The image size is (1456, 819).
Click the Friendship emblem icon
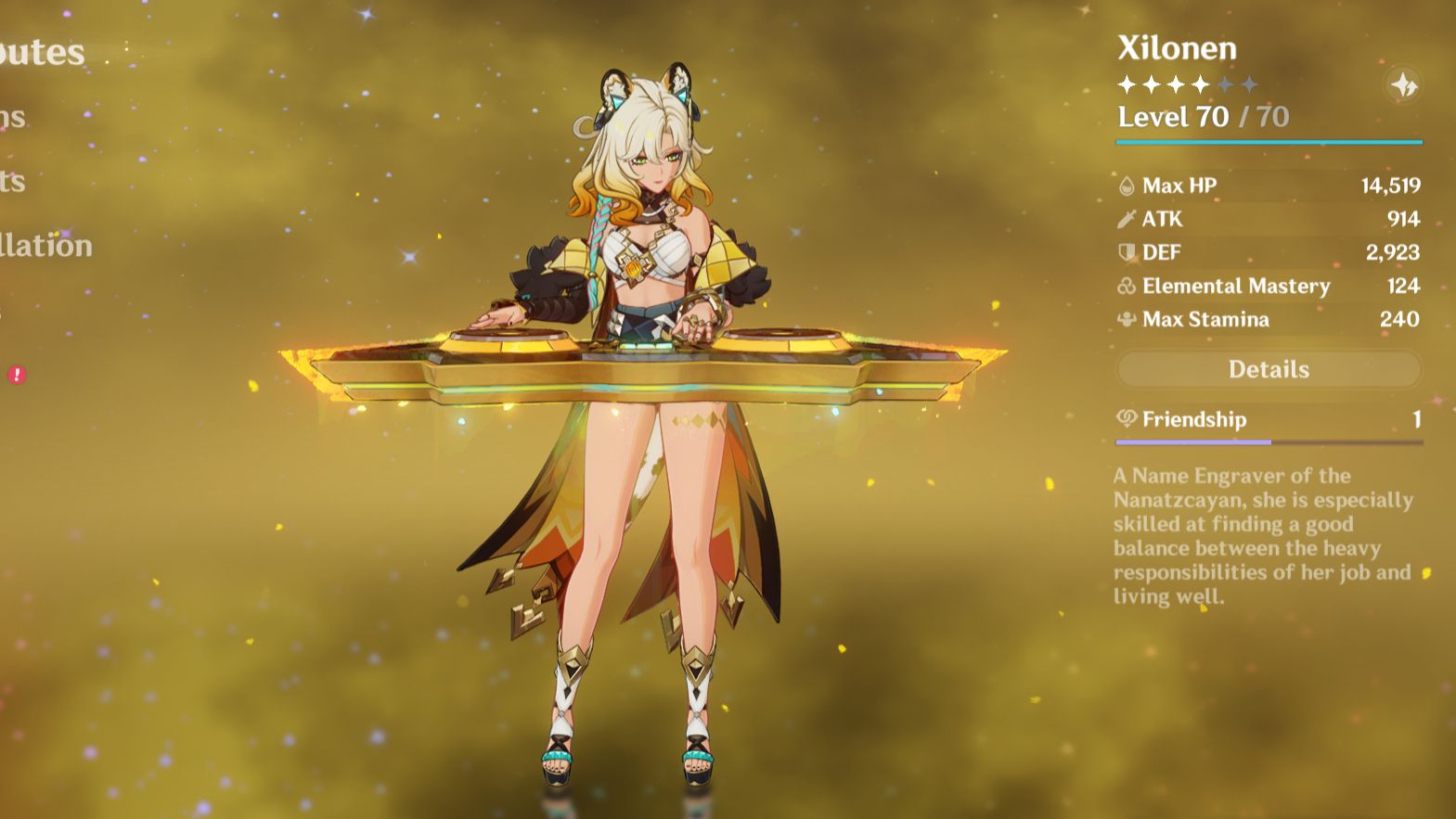[x=1126, y=419]
